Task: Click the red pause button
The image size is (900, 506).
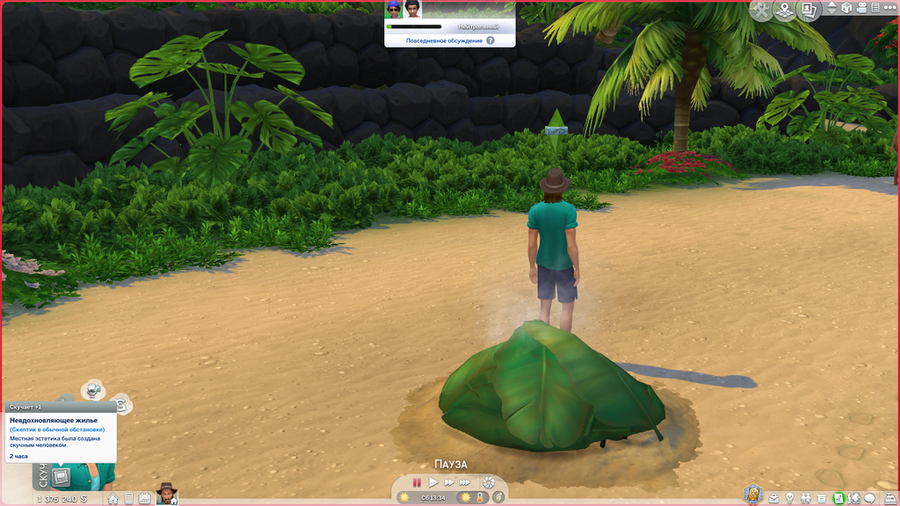Action: click(417, 482)
